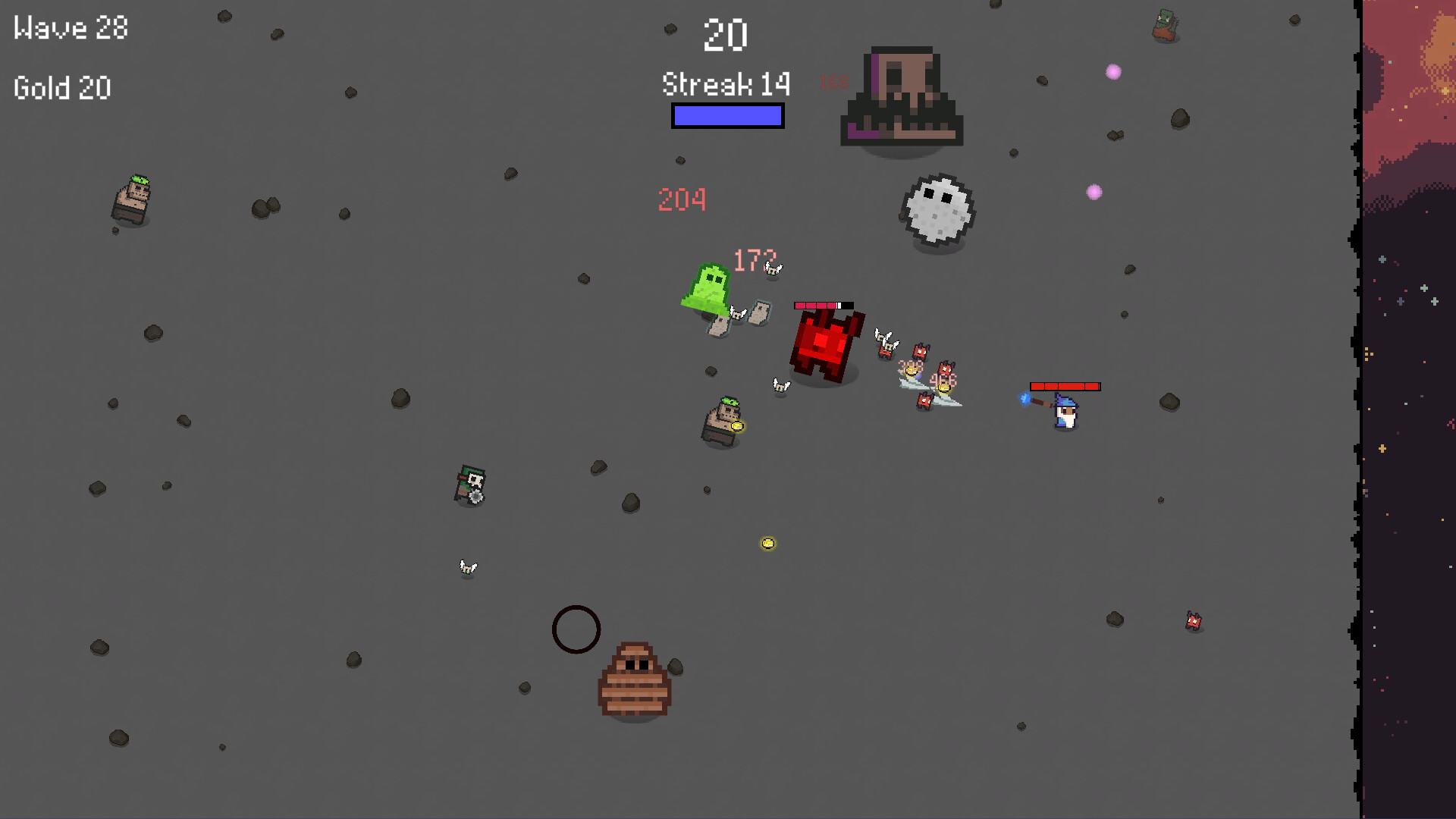Select the blue wizard player character
Screen dimensions: 1456x819
[x=1068, y=413]
